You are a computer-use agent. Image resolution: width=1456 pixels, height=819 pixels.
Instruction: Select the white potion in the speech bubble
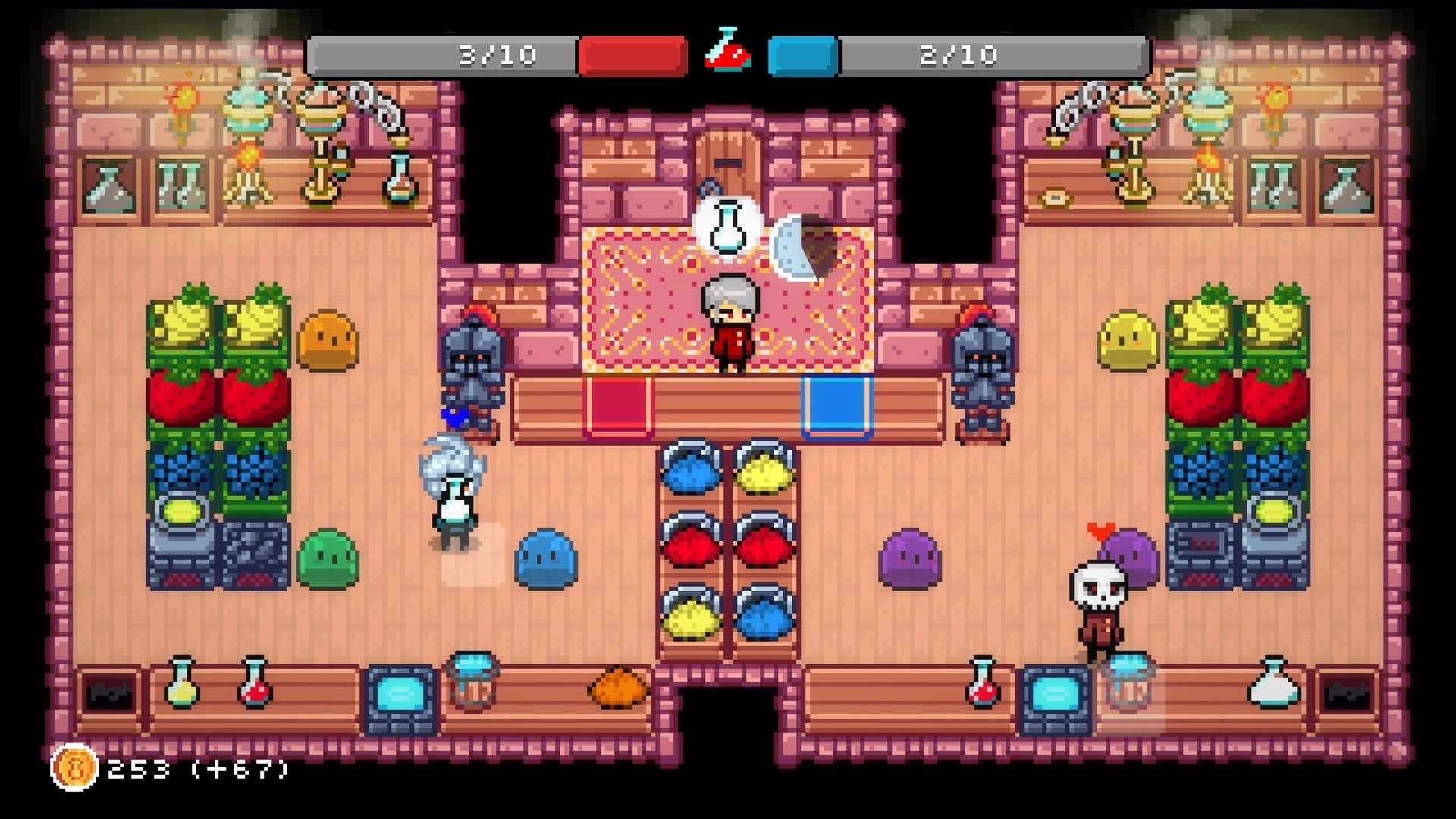tap(726, 227)
